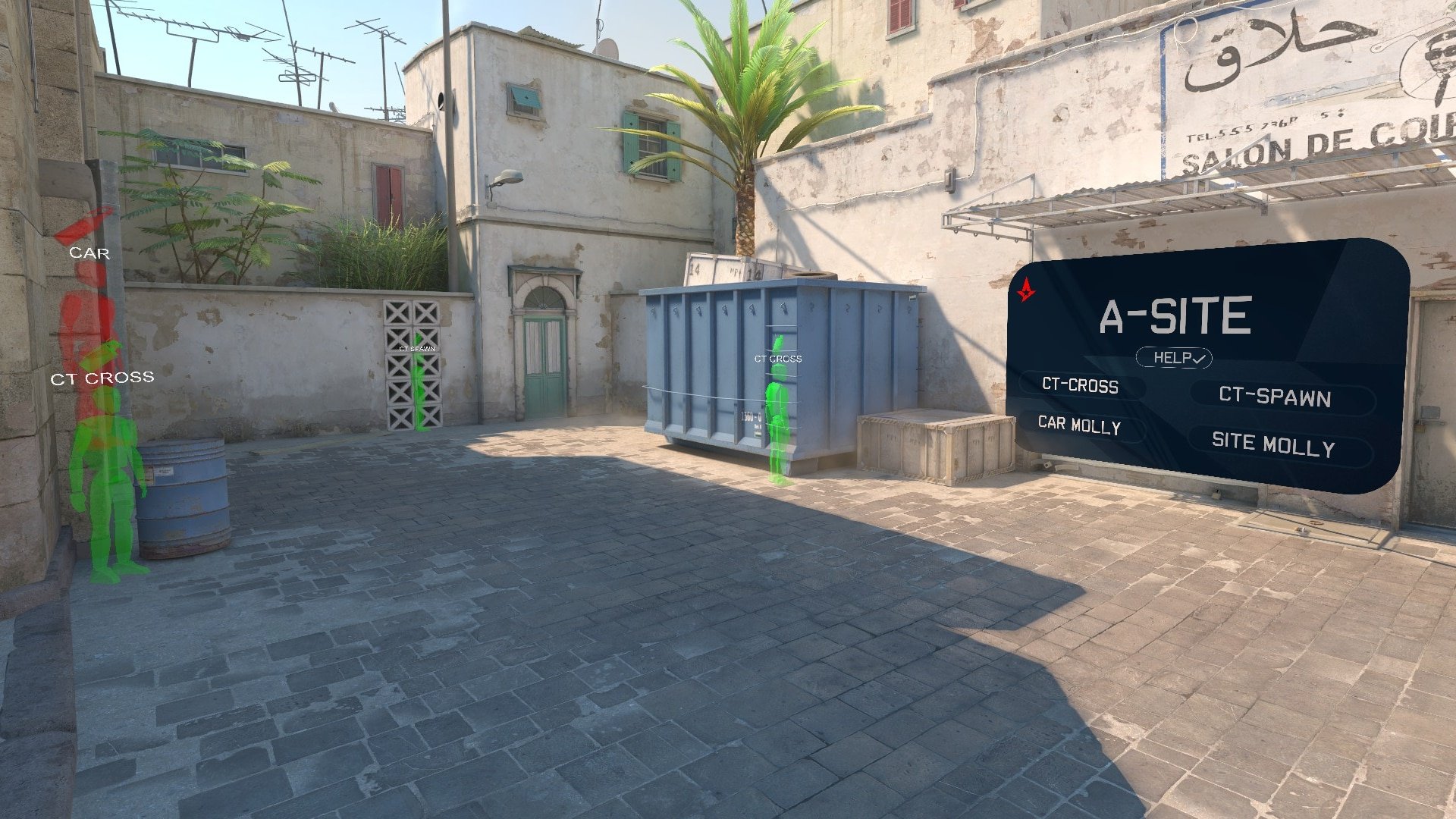
Task: Toggle the HELP checkbox on the A-Site panel
Action: coord(1174,358)
